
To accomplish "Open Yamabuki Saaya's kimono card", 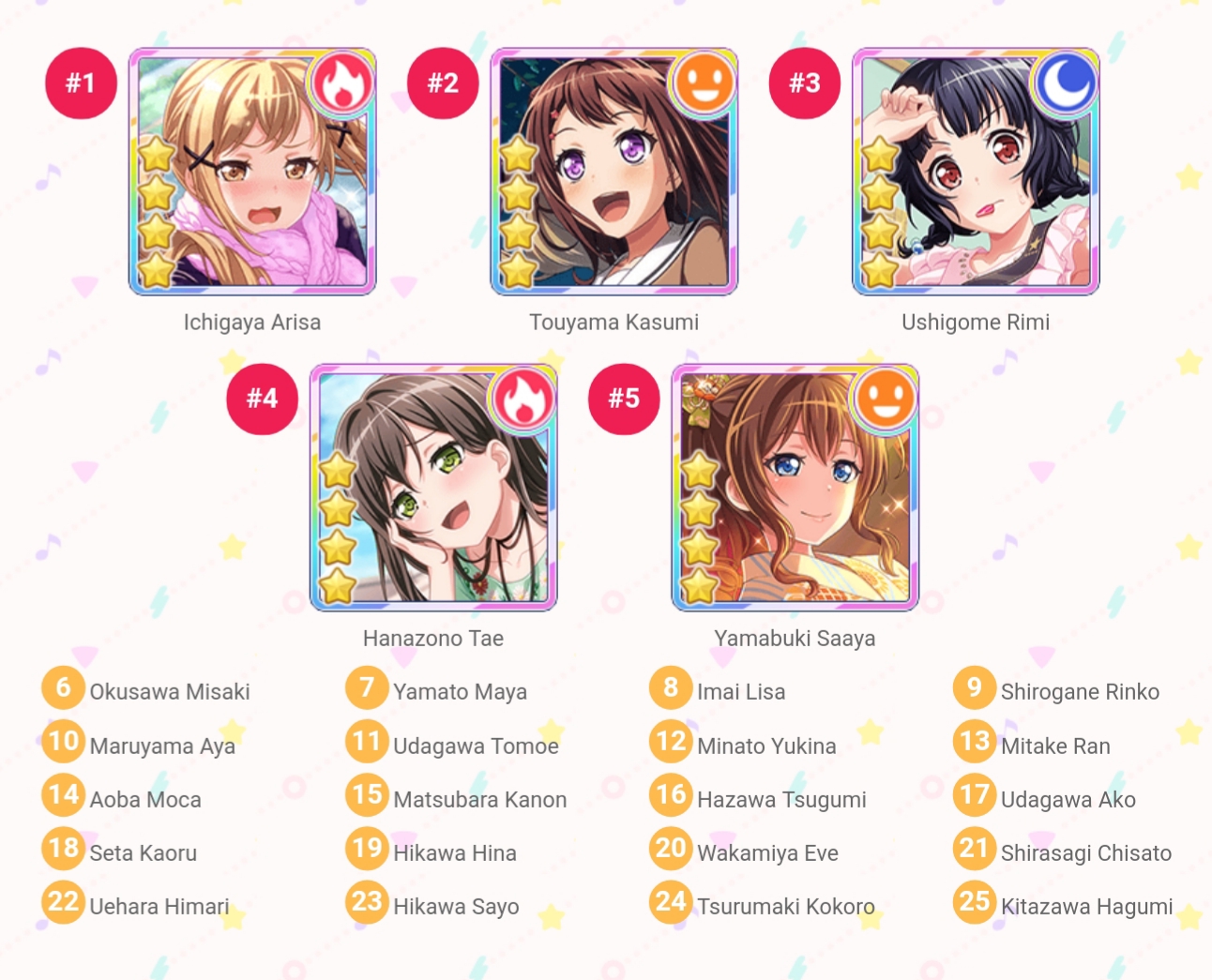I will coord(795,488).
